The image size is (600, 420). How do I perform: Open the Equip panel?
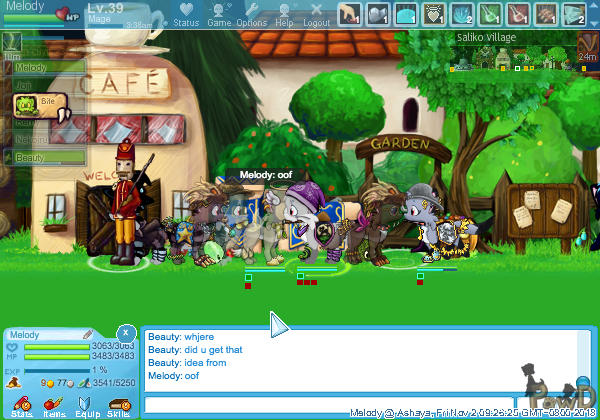86,405
